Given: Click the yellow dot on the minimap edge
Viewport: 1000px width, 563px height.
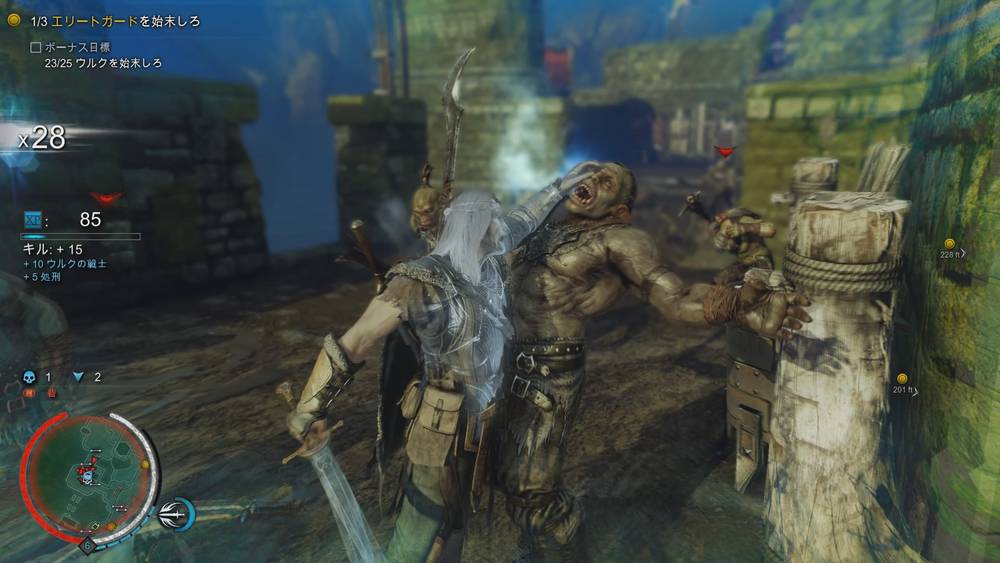Looking at the screenshot, I should [145, 464].
